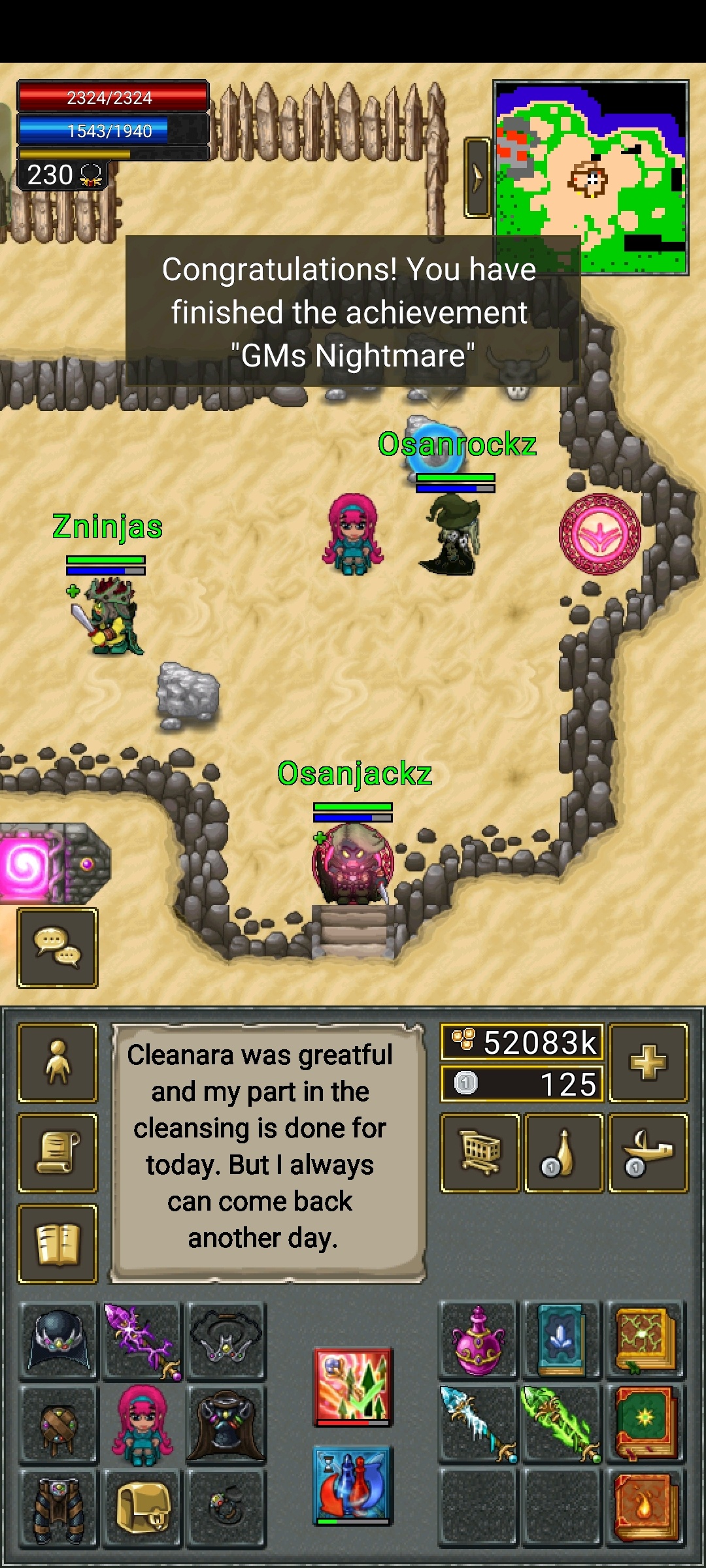Select the orange flame spellbook item
The height and width of the screenshot is (1568, 706).
(645, 1508)
